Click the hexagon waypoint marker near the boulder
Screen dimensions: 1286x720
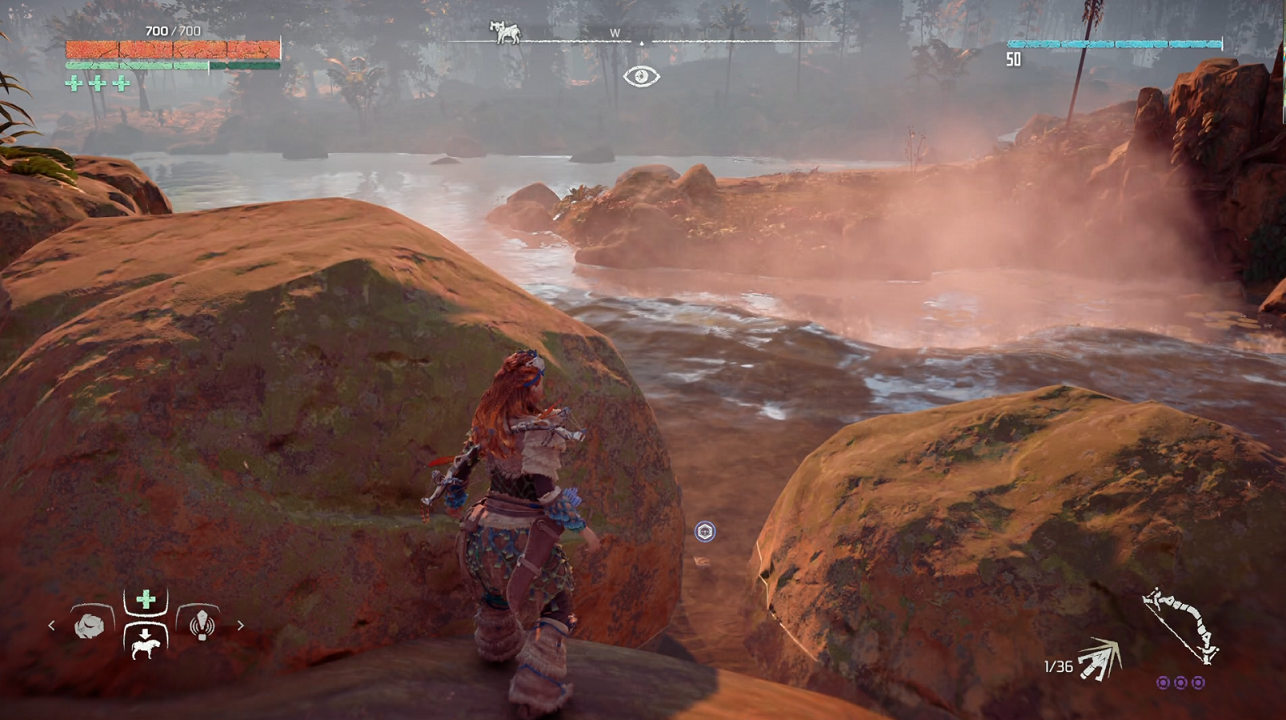tap(705, 532)
